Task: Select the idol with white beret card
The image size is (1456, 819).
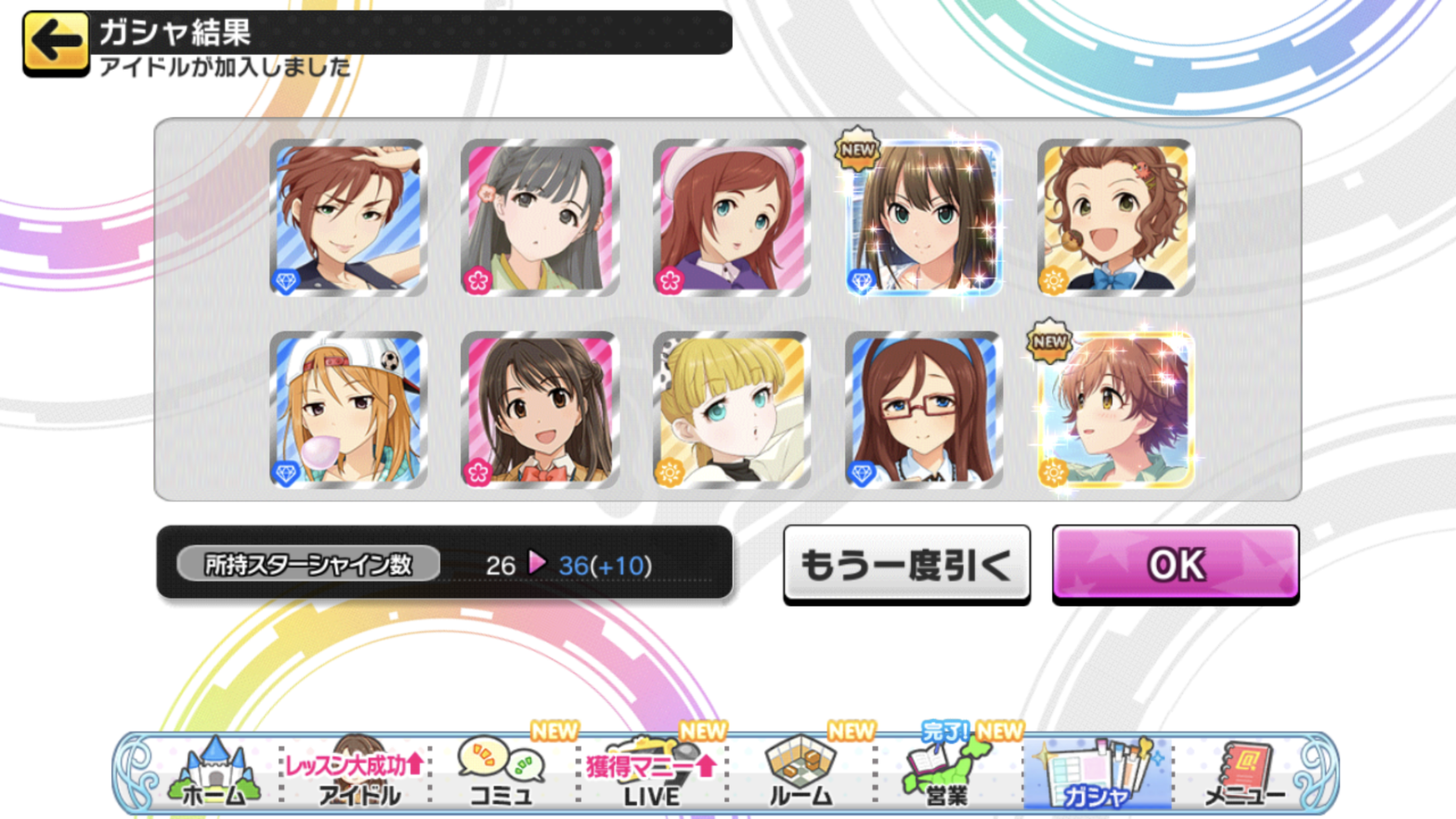Action: (x=731, y=218)
